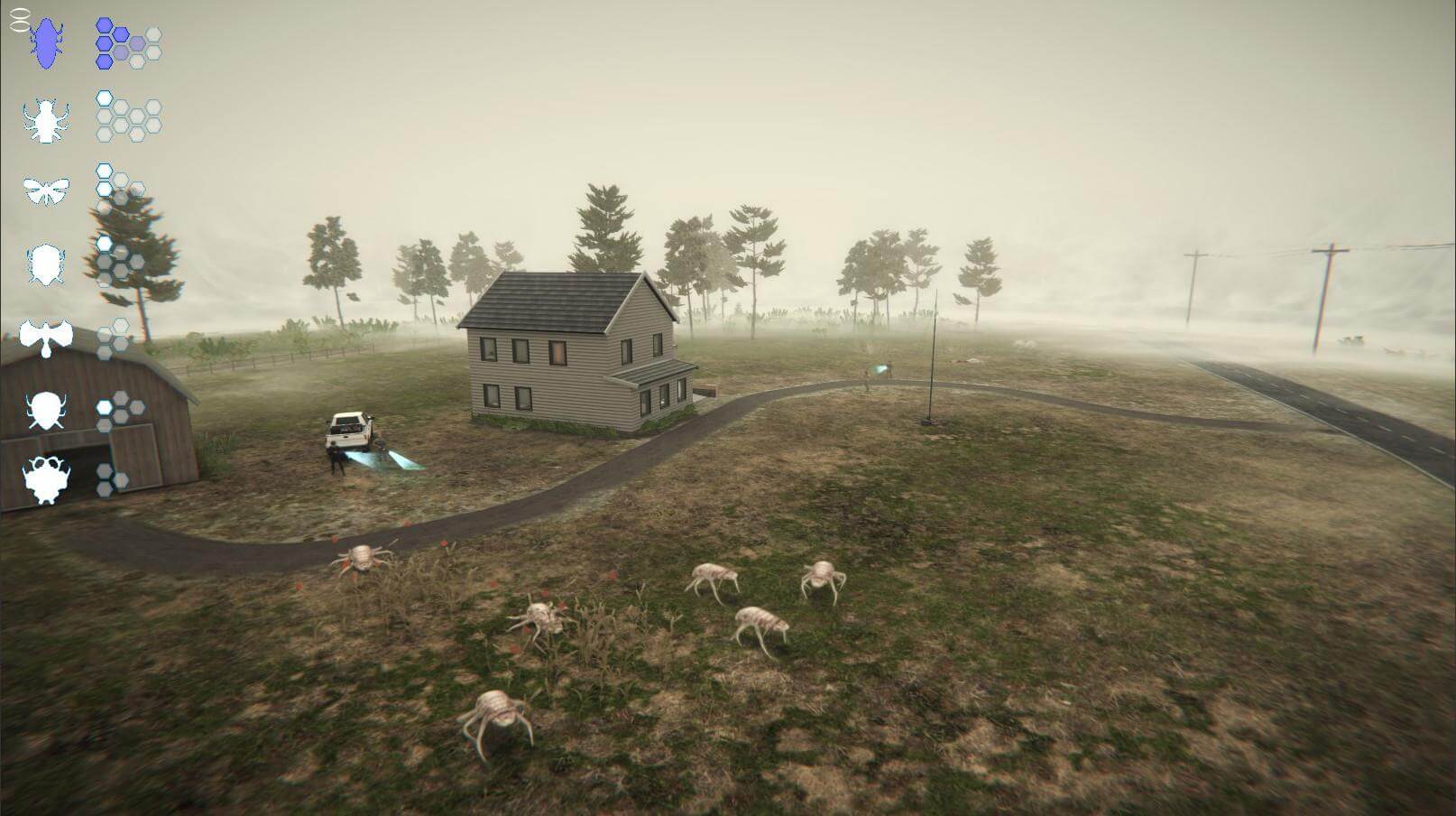This screenshot has height=816, width=1456.
Task: Pick the round shelled bug icon
Action: pos(44,264)
